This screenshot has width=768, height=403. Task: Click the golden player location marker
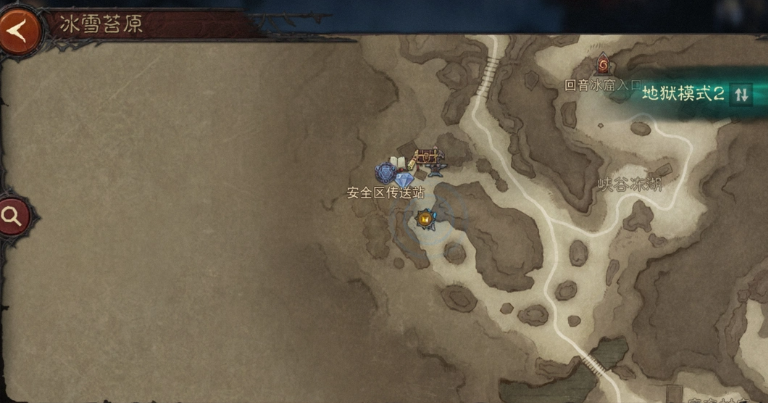pos(427,216)
